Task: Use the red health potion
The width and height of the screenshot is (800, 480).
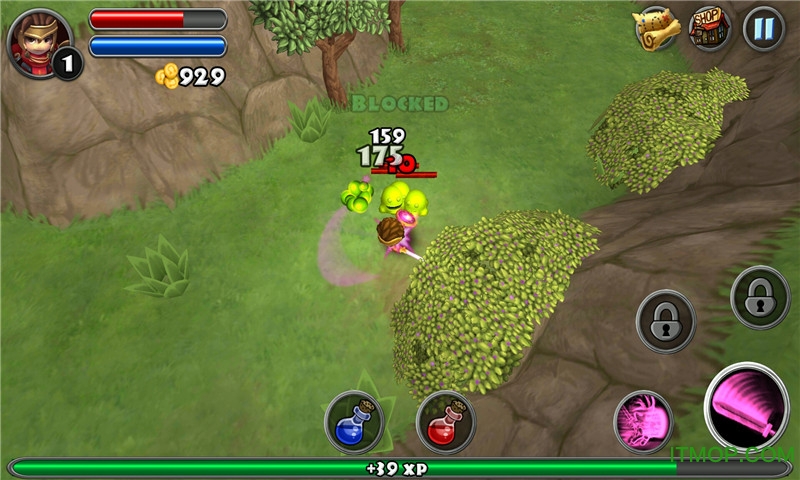Action: [445, 421]
